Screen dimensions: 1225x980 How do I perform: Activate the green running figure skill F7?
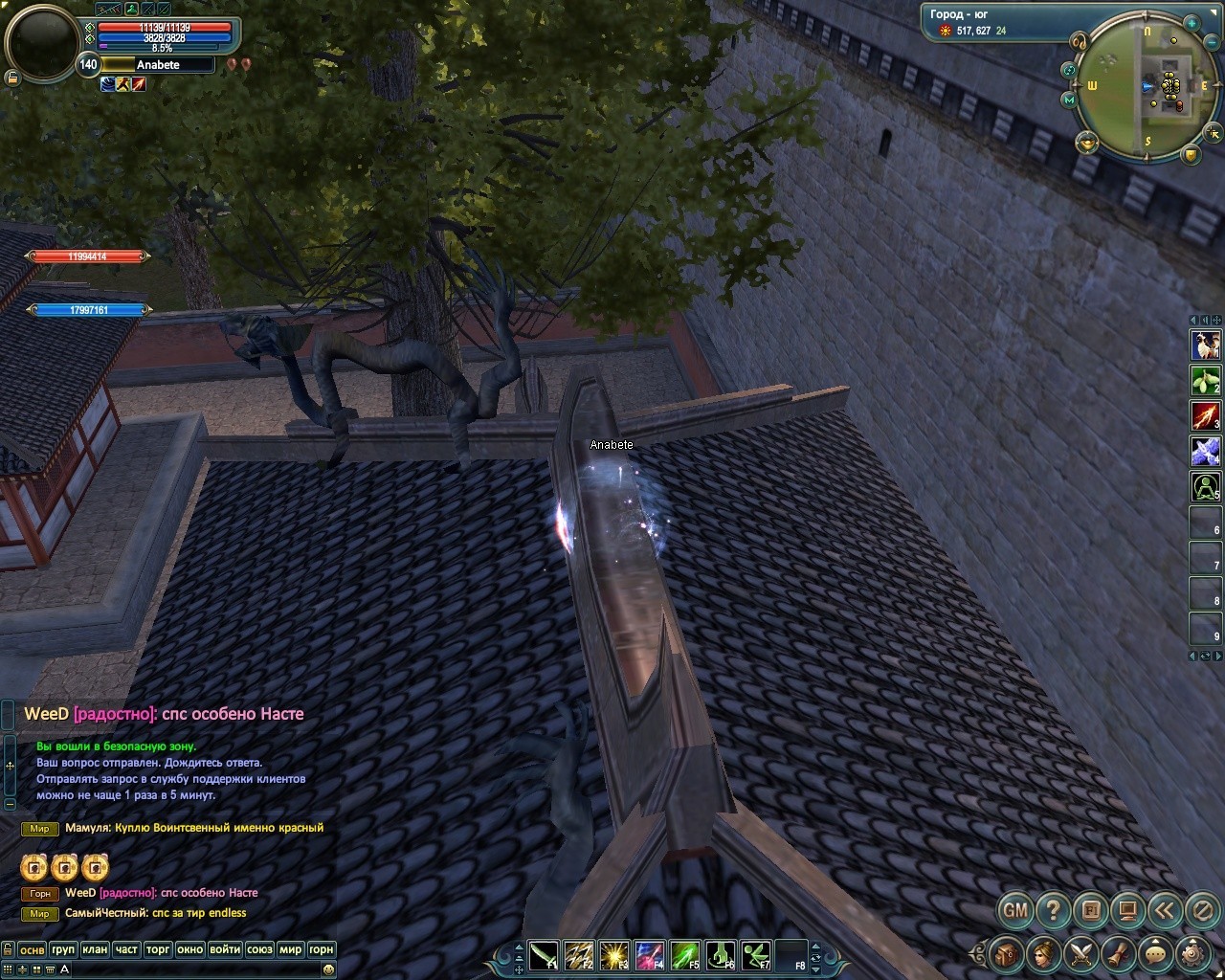(756, 955)
